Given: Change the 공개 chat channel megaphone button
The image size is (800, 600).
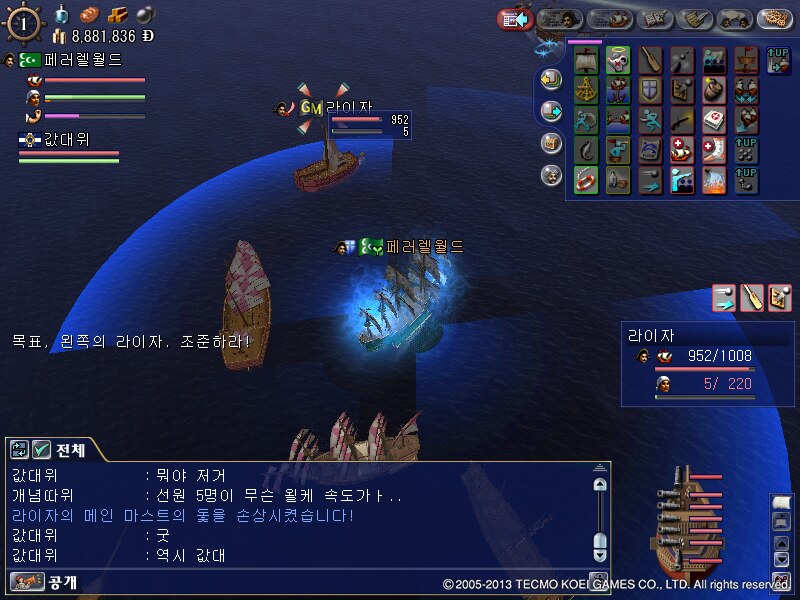Looking at the screenshot, I should click(19, 581).
